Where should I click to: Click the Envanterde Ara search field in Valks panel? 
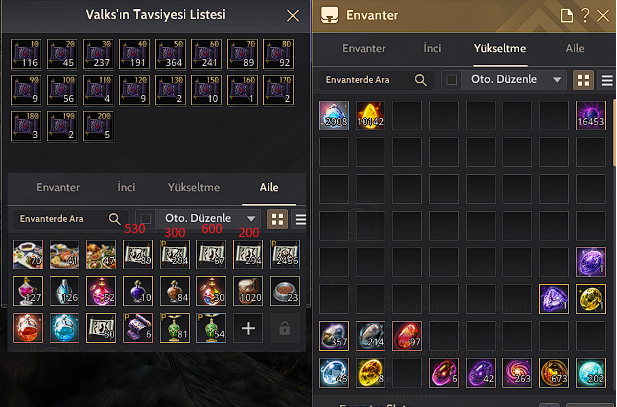(x=60, y=218)
